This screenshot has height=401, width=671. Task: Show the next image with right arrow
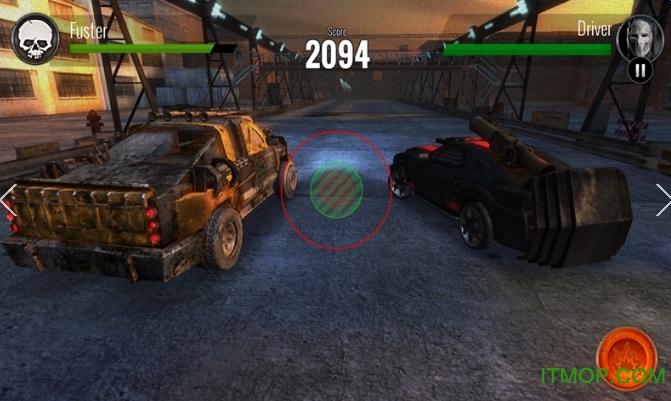[662, 201]
